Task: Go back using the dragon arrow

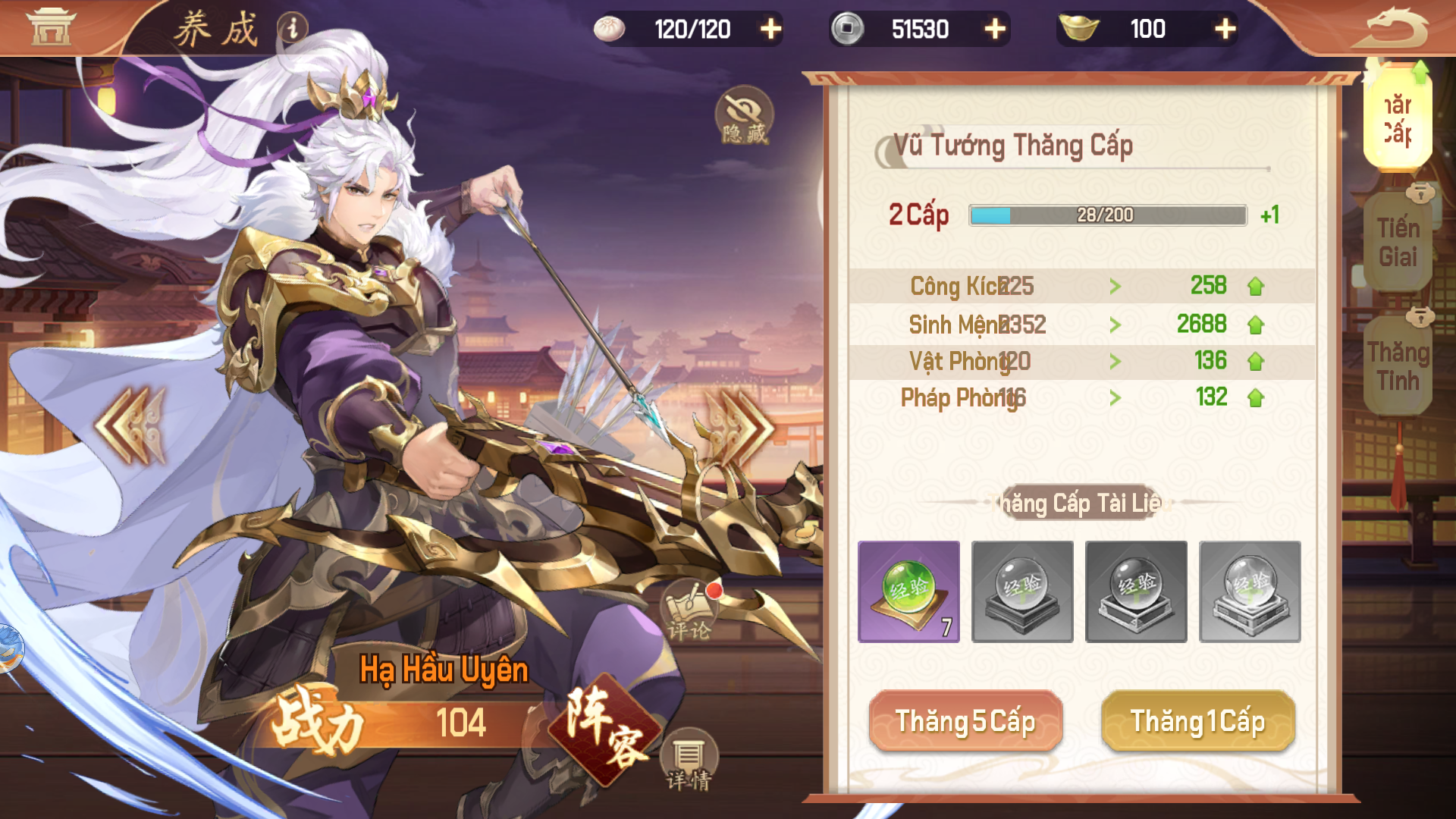Action: pyautogui.click(x=1397, y=29)
